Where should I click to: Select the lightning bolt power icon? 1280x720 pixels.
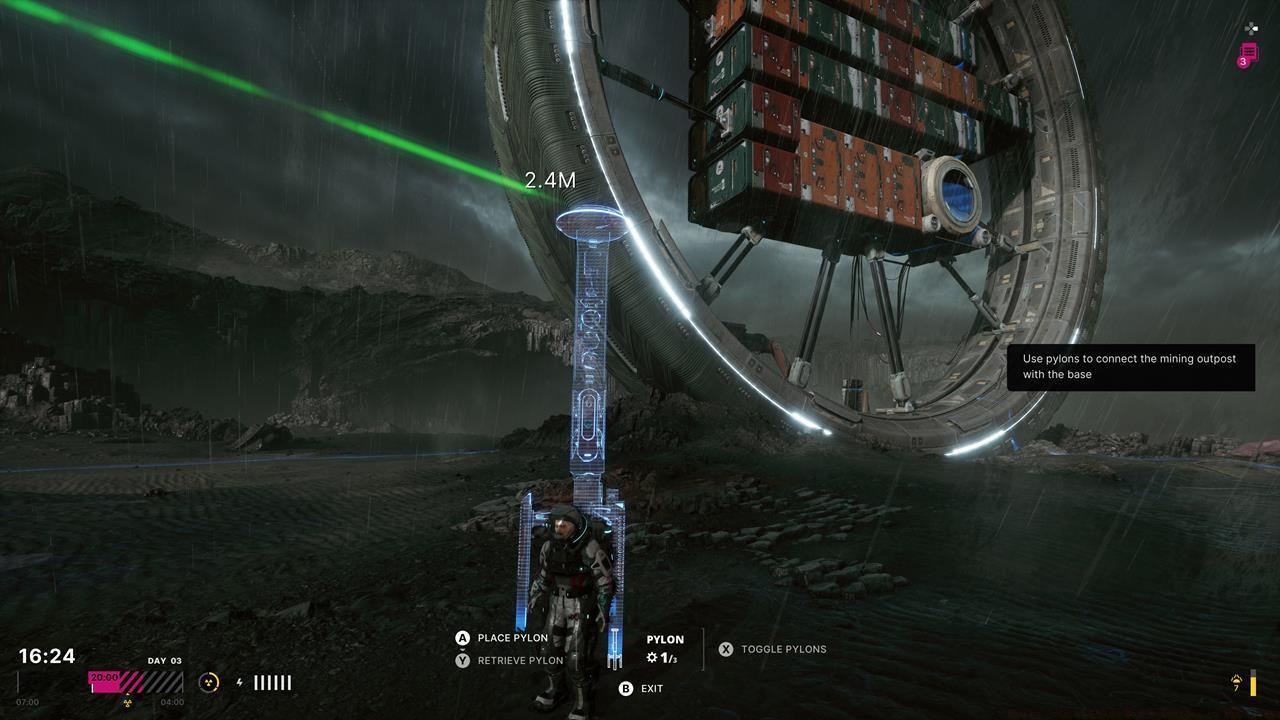pyautogui.click(x=241, y=681)
